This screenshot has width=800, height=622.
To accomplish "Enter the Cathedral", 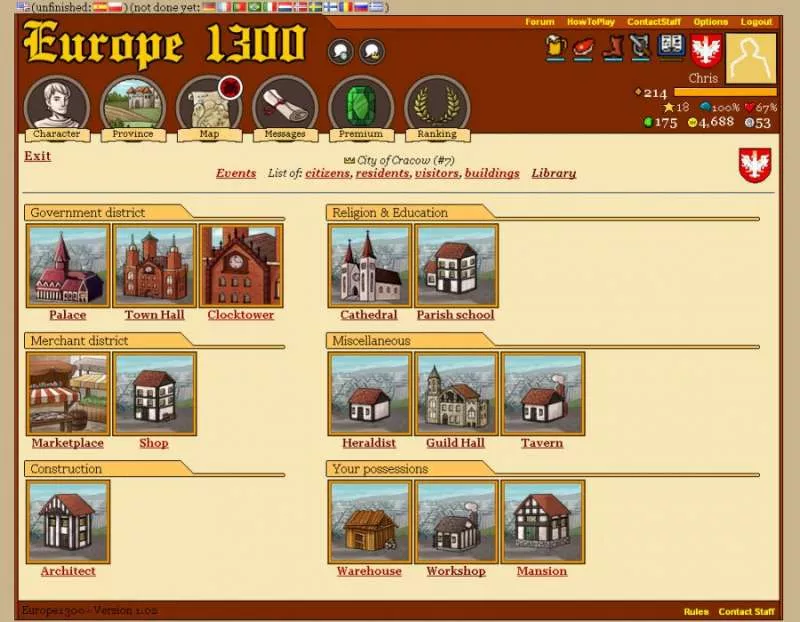I will pyautogui.click(x=369, y=266).
